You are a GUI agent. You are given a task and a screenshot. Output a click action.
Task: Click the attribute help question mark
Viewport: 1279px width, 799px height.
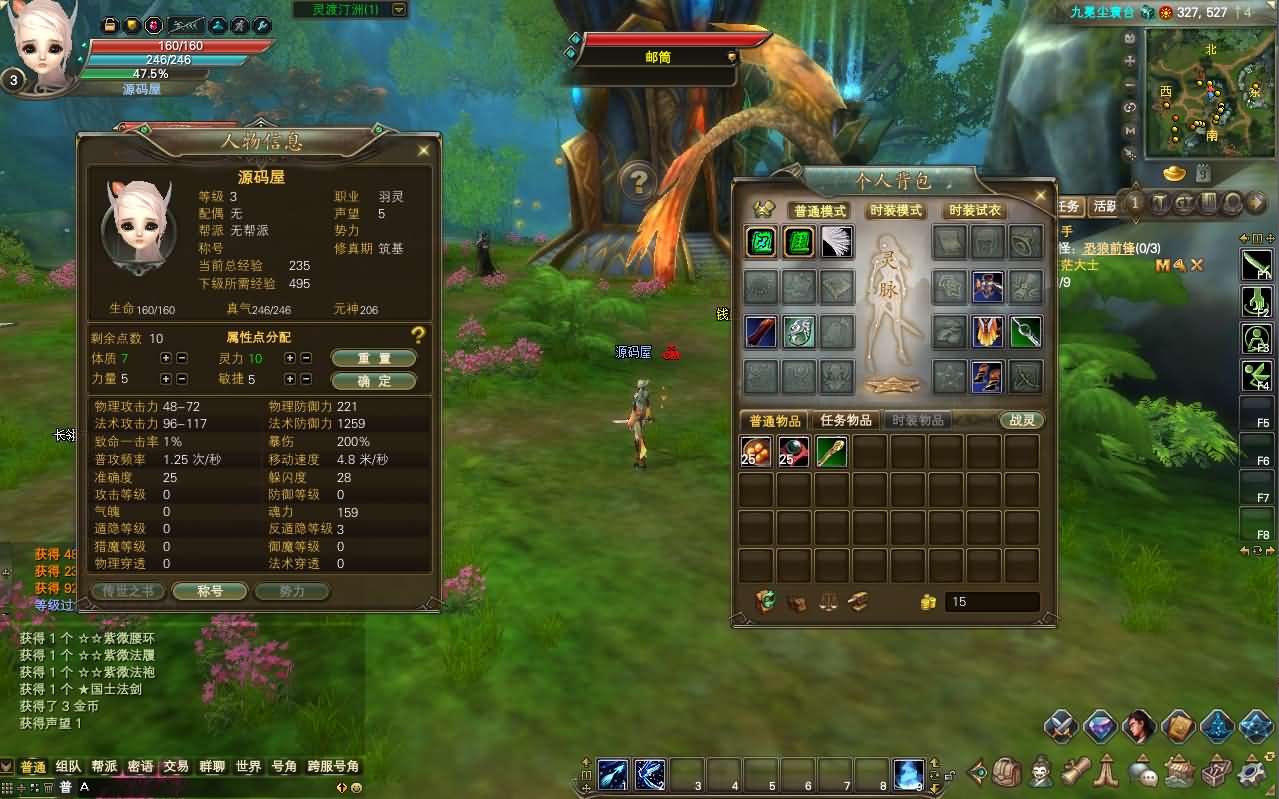pyautogui.click(x=419, y=336)
